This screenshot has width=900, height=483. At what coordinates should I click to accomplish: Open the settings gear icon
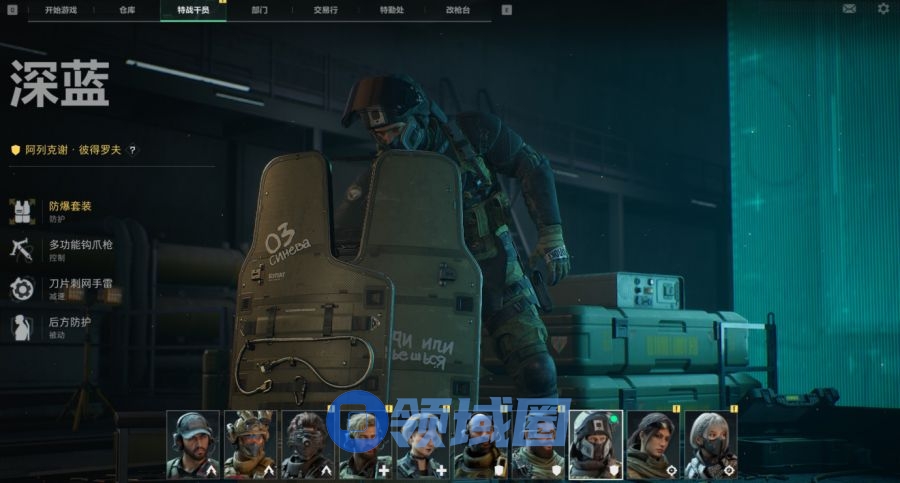pyautogui.click(x=883, y=9)
